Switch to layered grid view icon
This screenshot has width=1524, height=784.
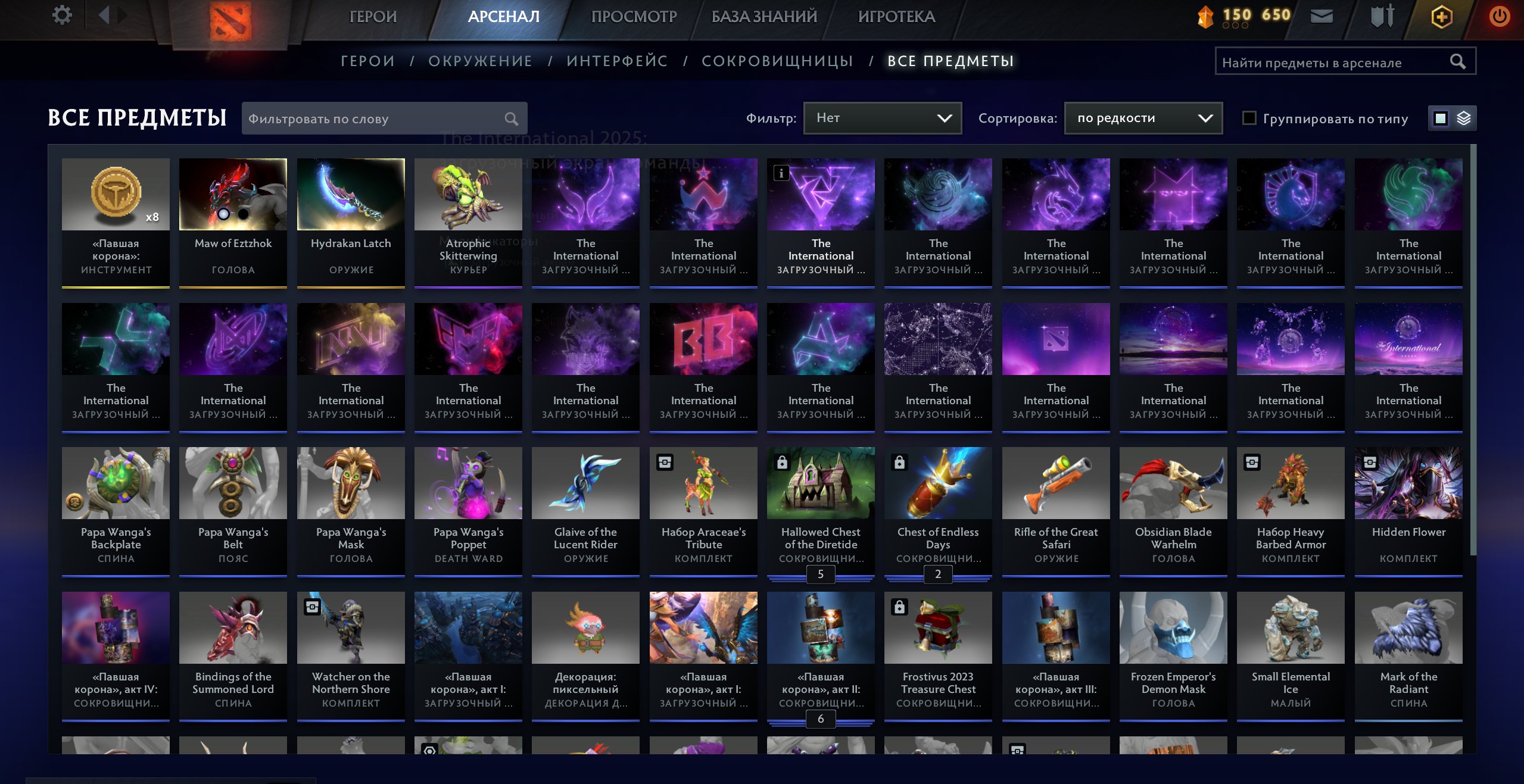click(1464, 118)
